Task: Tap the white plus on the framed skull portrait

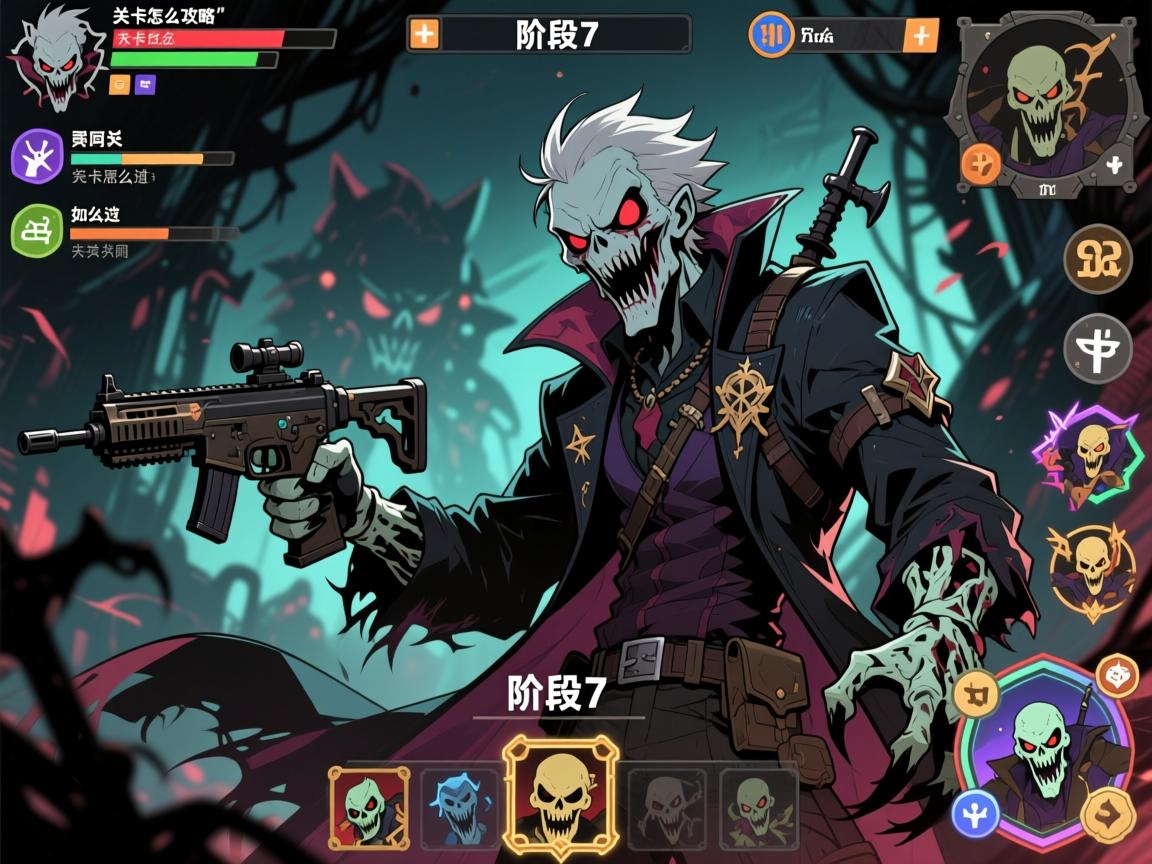Action: tap(1114, 166)
